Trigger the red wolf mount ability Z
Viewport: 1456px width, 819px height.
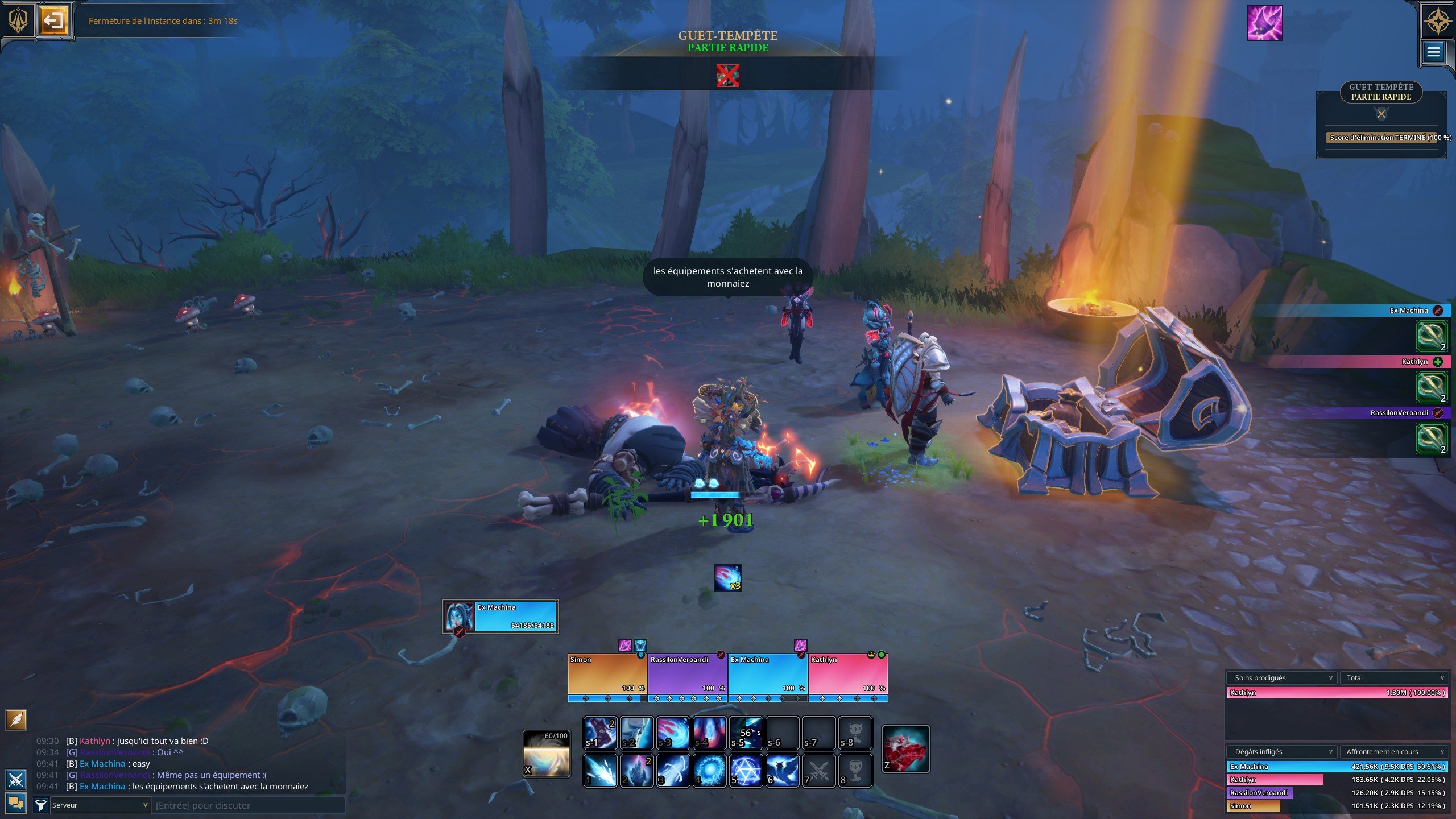coord(905,749)
